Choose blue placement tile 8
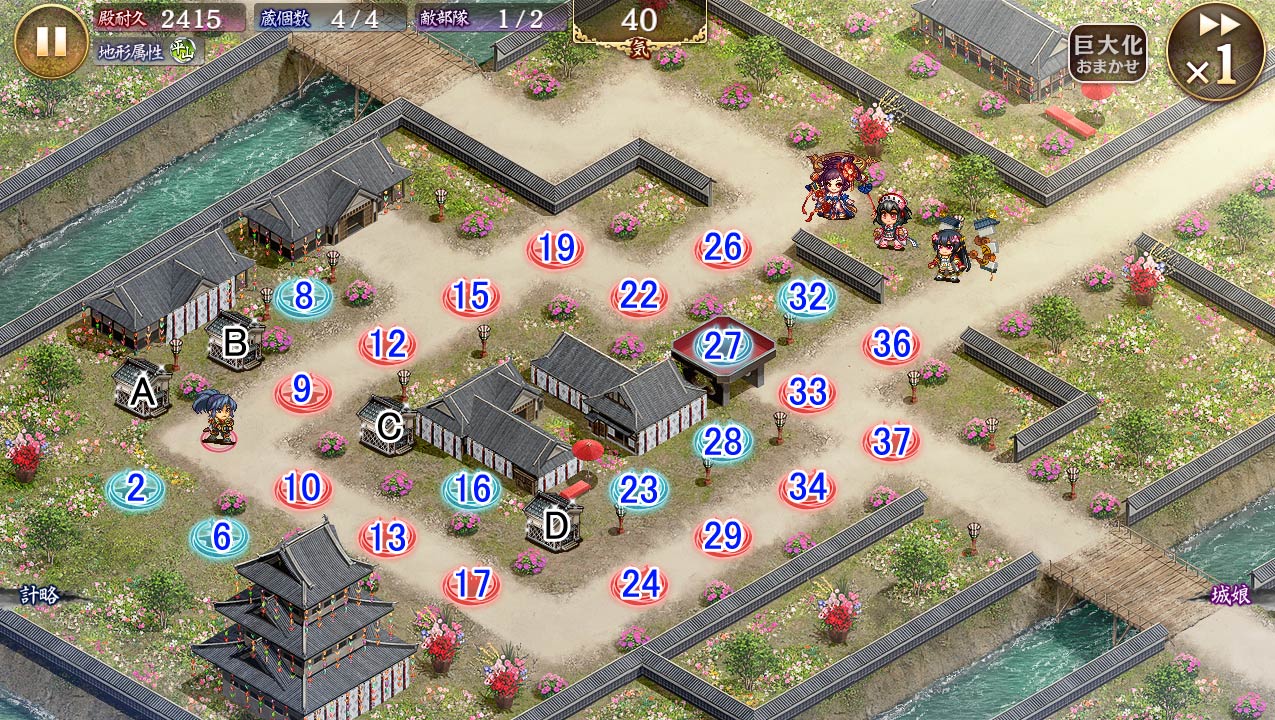The image size is (1275, 720). pyautogui.click(x=304, y=297)
